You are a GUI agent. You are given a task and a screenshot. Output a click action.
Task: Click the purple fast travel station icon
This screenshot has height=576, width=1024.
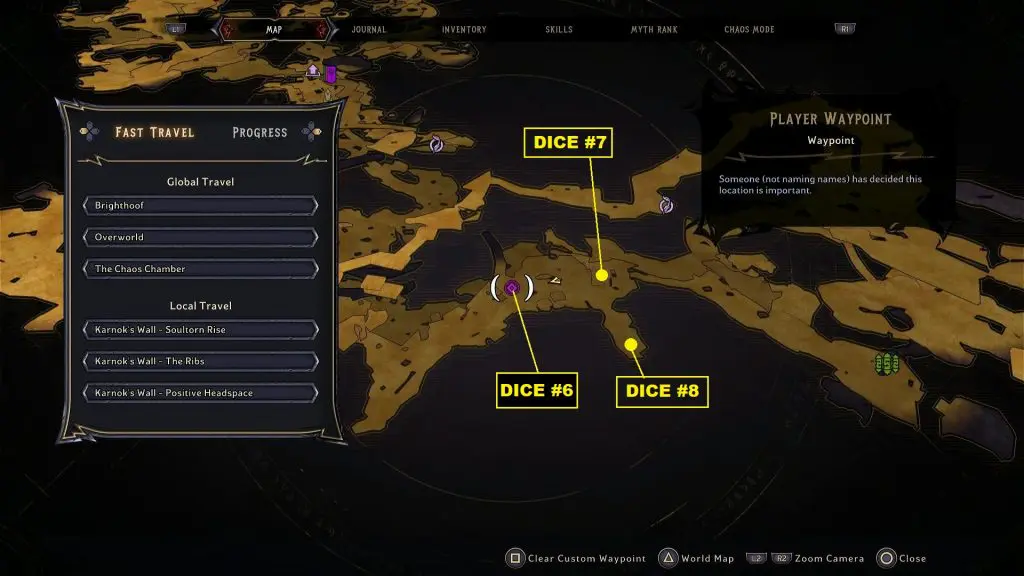coord(330,74)
